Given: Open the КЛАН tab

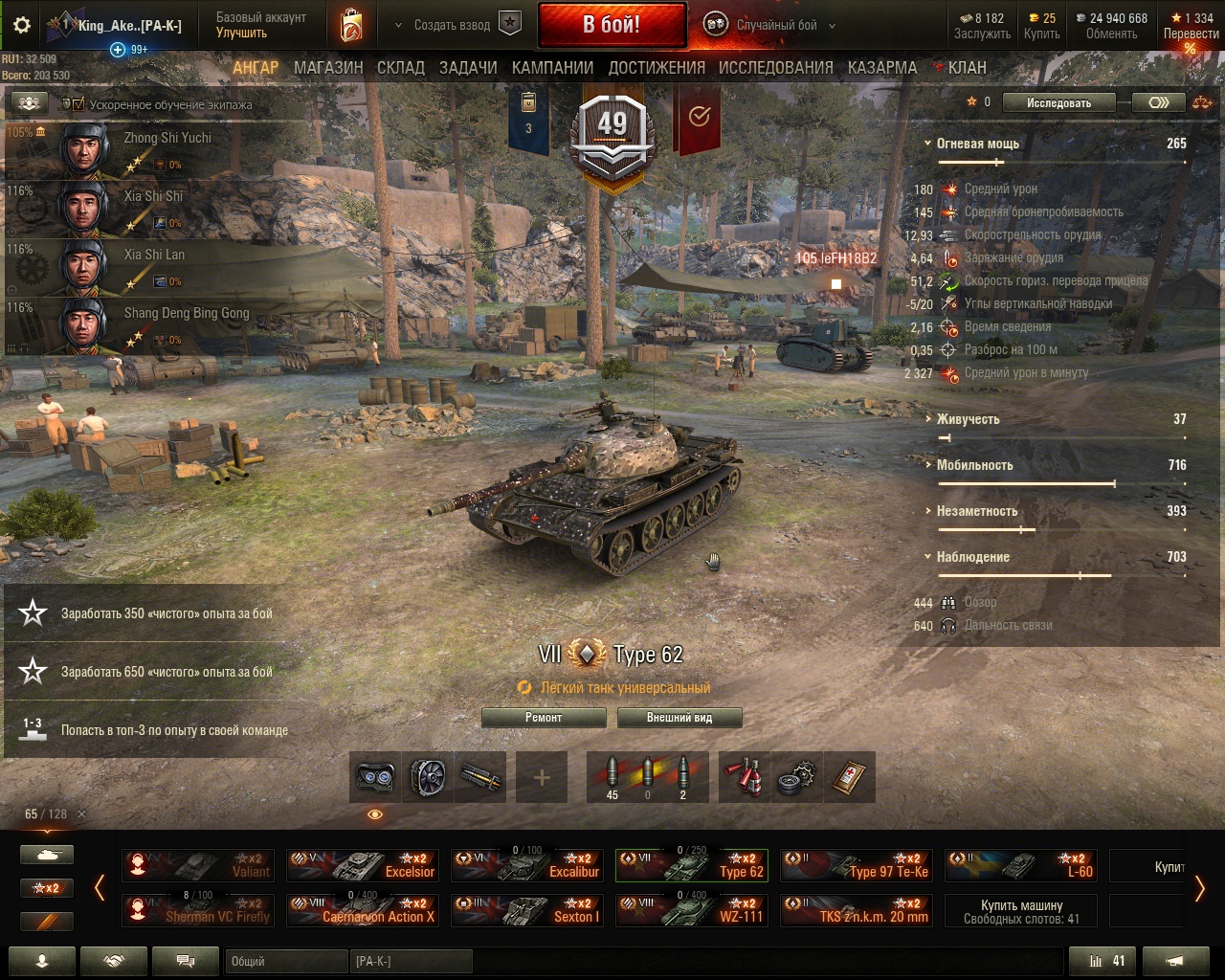Looking at the screenshot, I should [x=967, y=68].
